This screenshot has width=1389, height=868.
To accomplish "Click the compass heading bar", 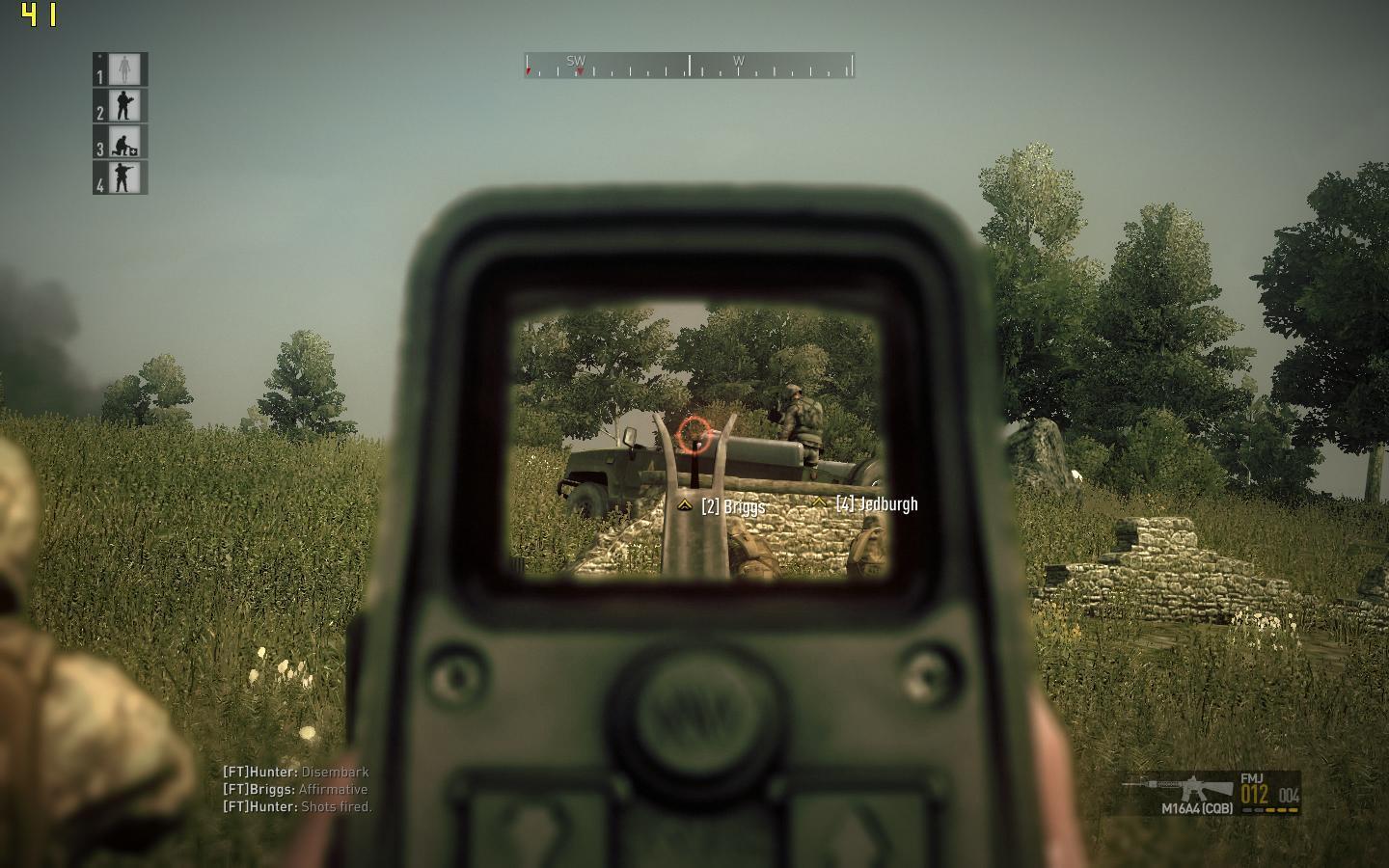I will (689, 66).
